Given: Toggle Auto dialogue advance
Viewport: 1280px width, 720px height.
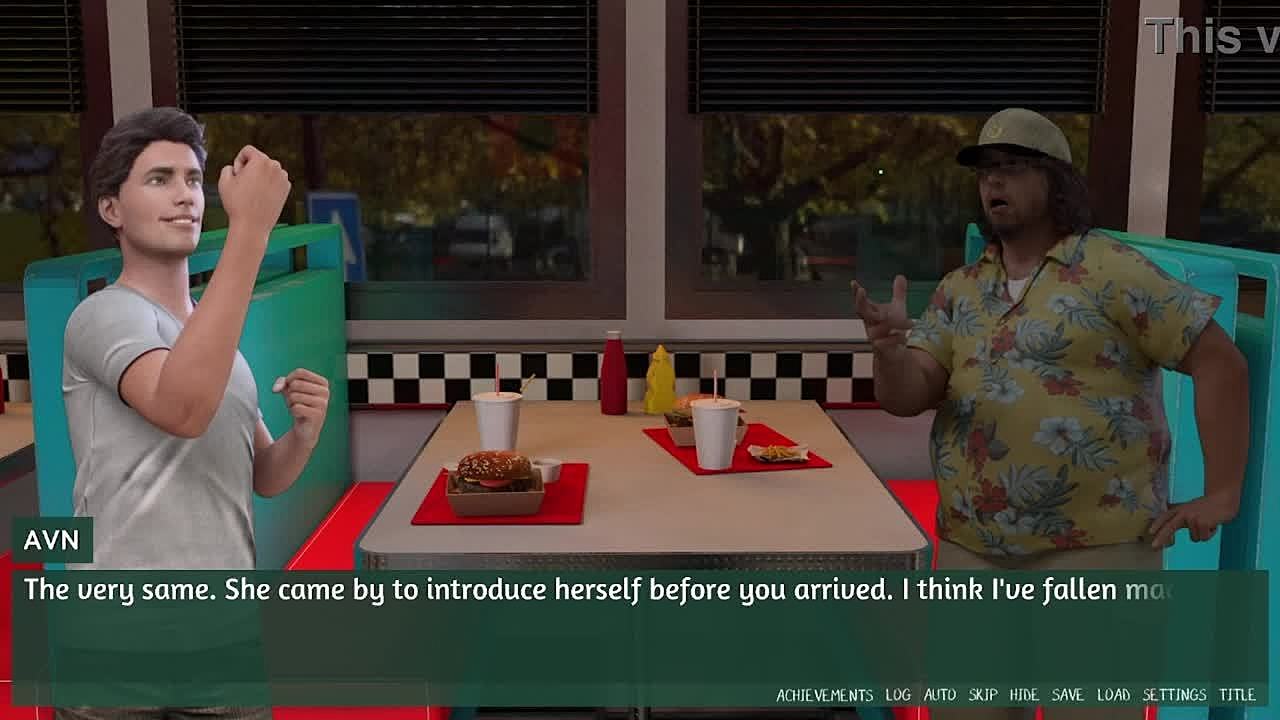Looking at the screenshot, I should coord(940,695).
